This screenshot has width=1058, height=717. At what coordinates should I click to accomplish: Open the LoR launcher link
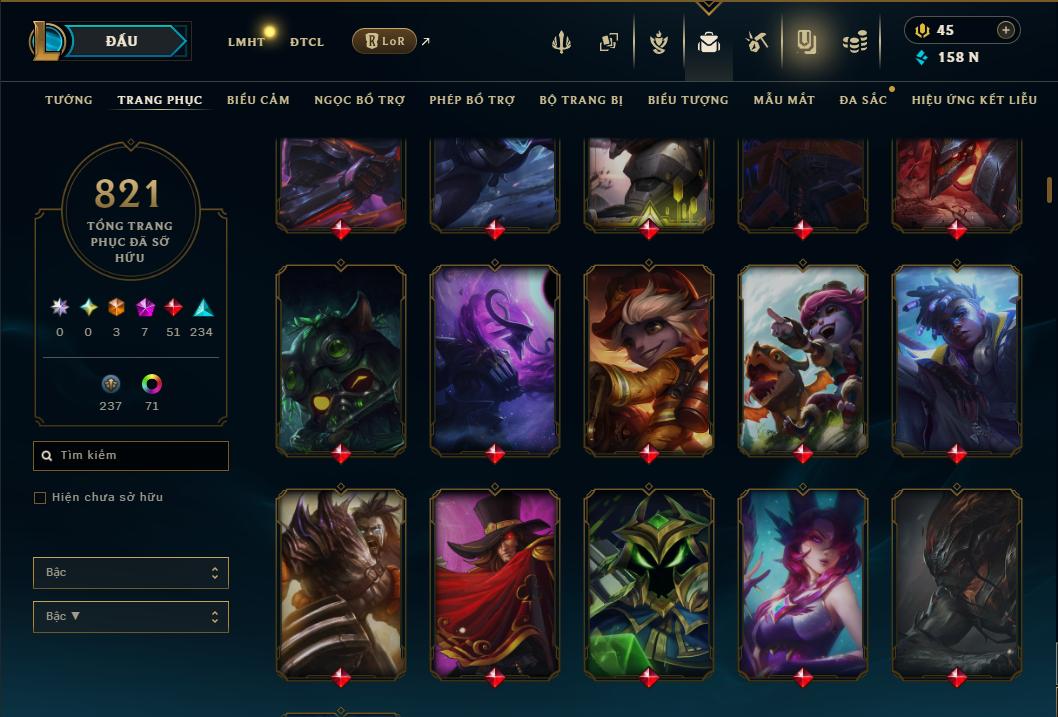384,41
